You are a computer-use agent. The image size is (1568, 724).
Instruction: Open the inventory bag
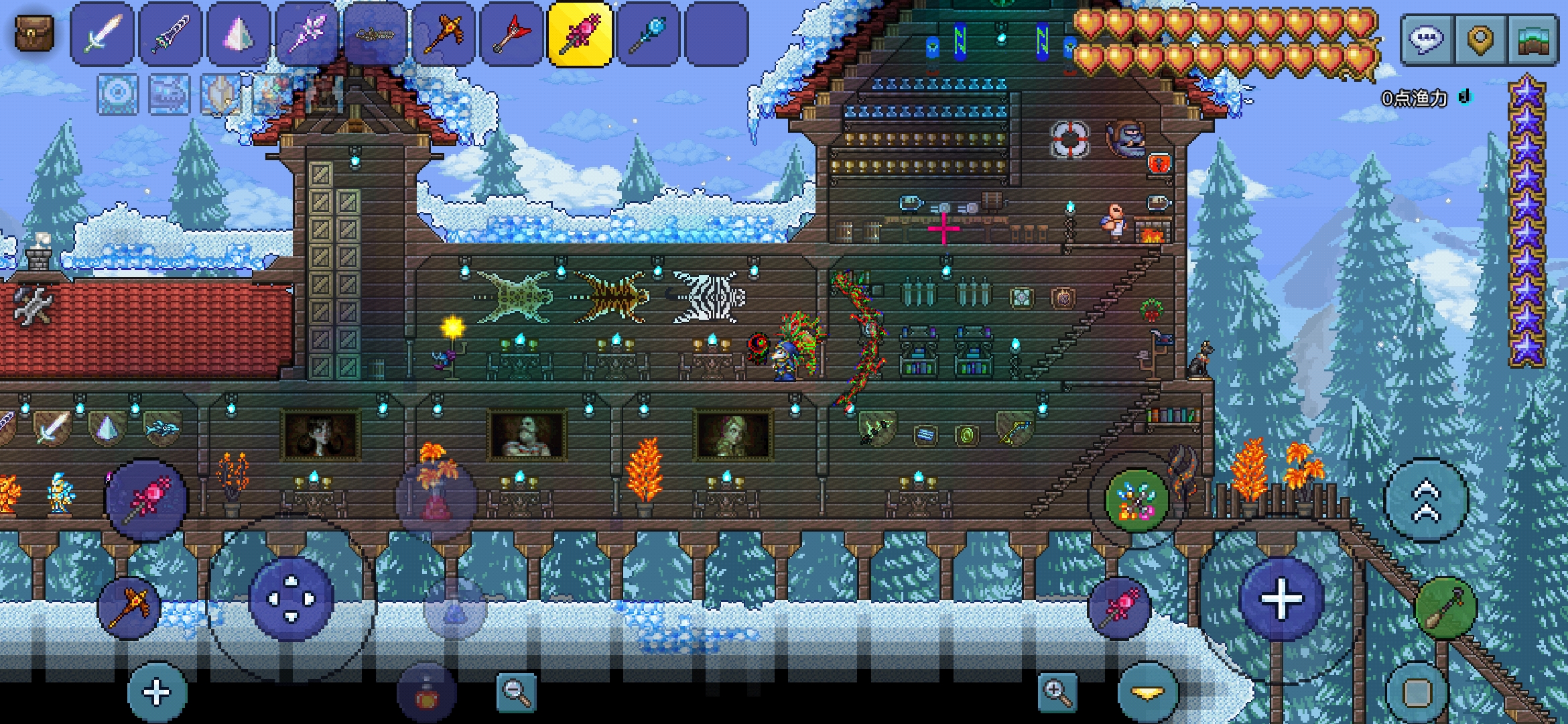pyautogui.click(x=34, y=34)
